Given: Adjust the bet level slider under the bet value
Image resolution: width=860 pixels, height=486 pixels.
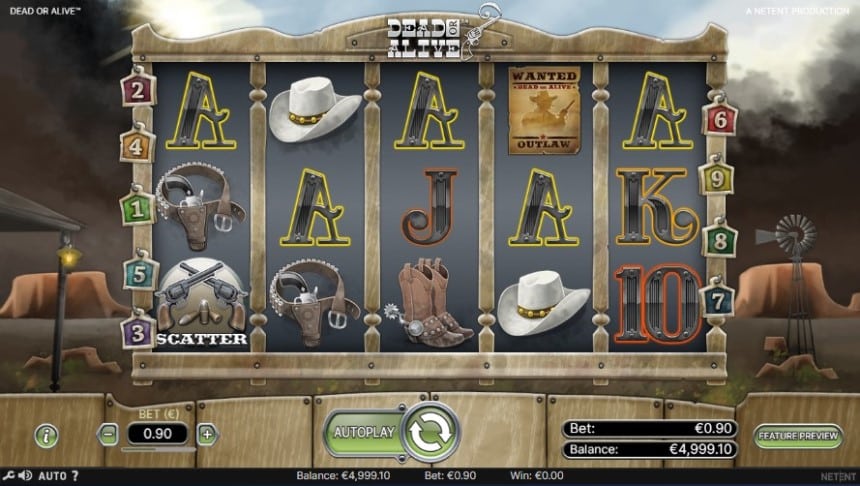Looking at the screenshot, I should click(x=158, y=450).
